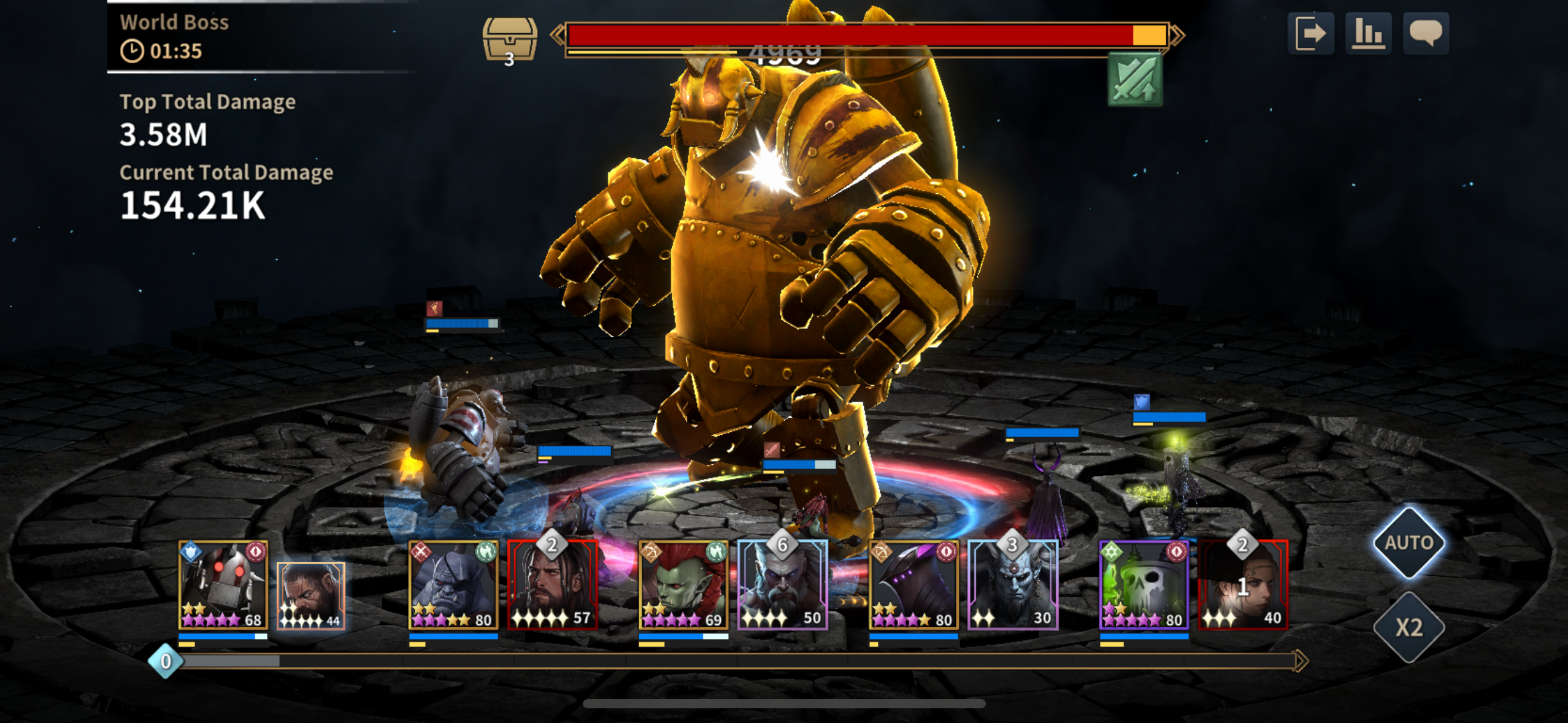1568x723 pixels.
Task: Open the damage statistics chart
Action: pyautogui.click(x=1368, y=33)
